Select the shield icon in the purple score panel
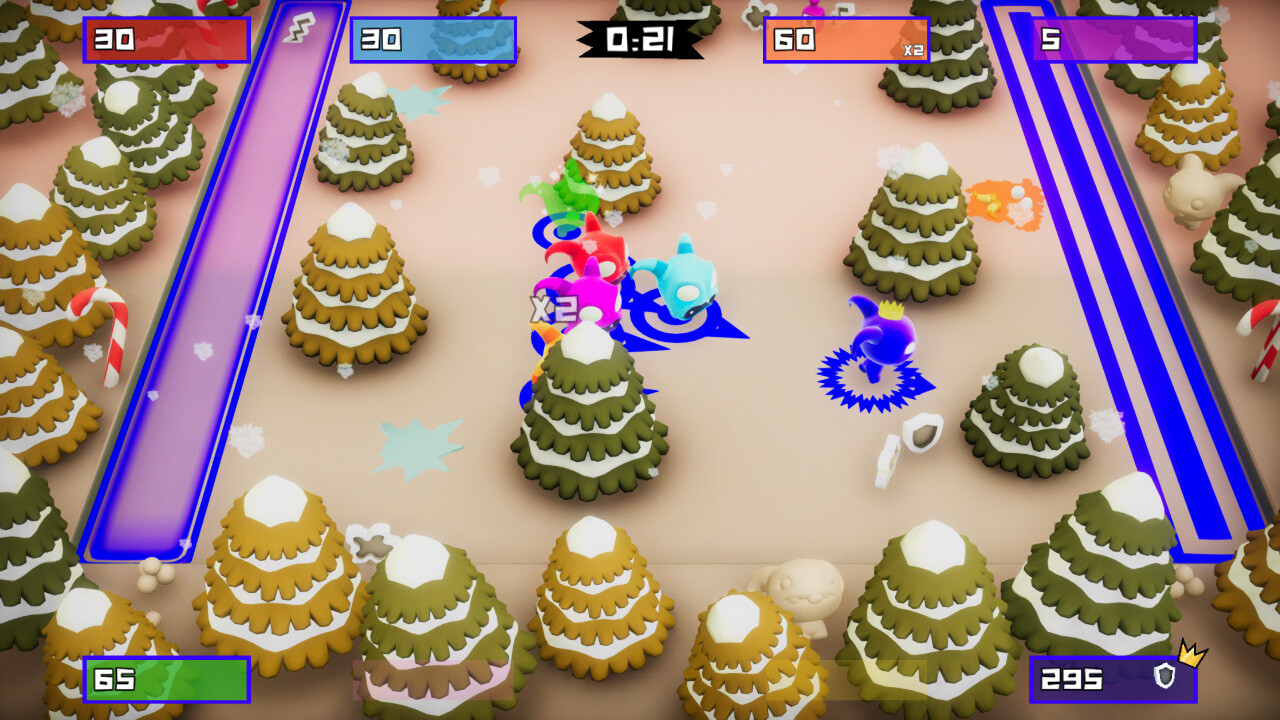Screen dimensions: 1280x720 (1166, 678)
